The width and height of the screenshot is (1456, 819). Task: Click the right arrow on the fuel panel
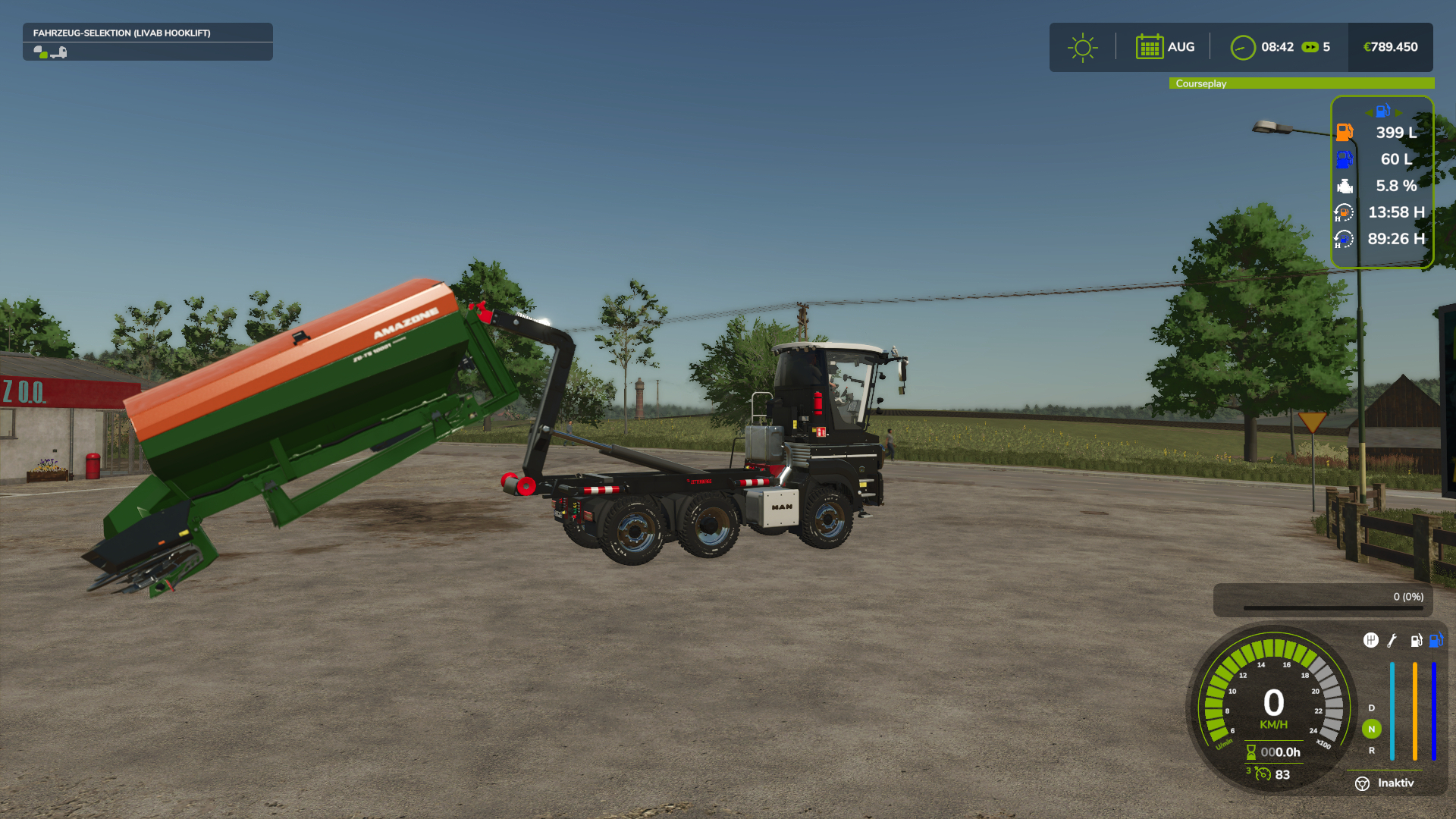[1398, 112]
